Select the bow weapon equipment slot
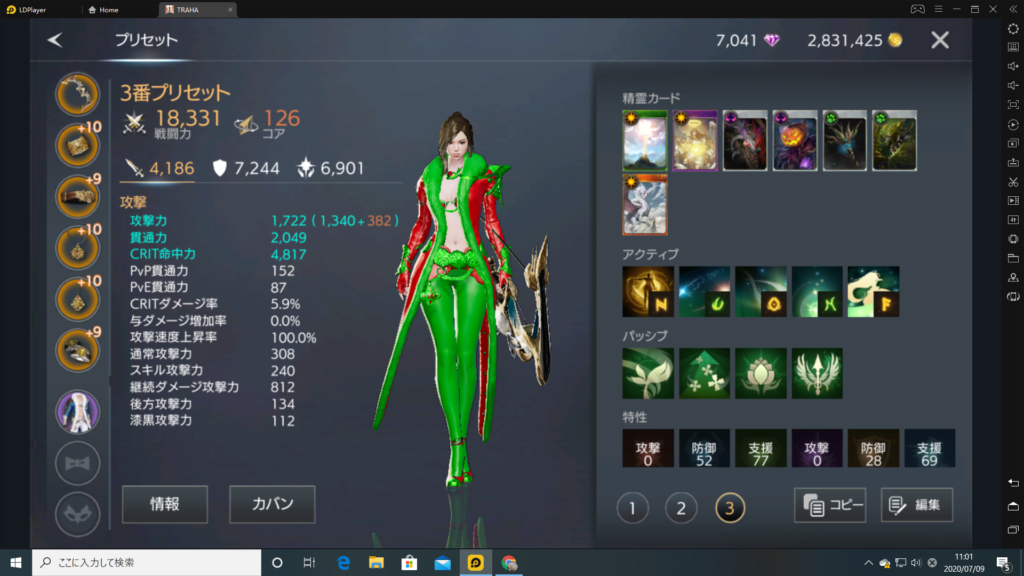 [77, 95]
